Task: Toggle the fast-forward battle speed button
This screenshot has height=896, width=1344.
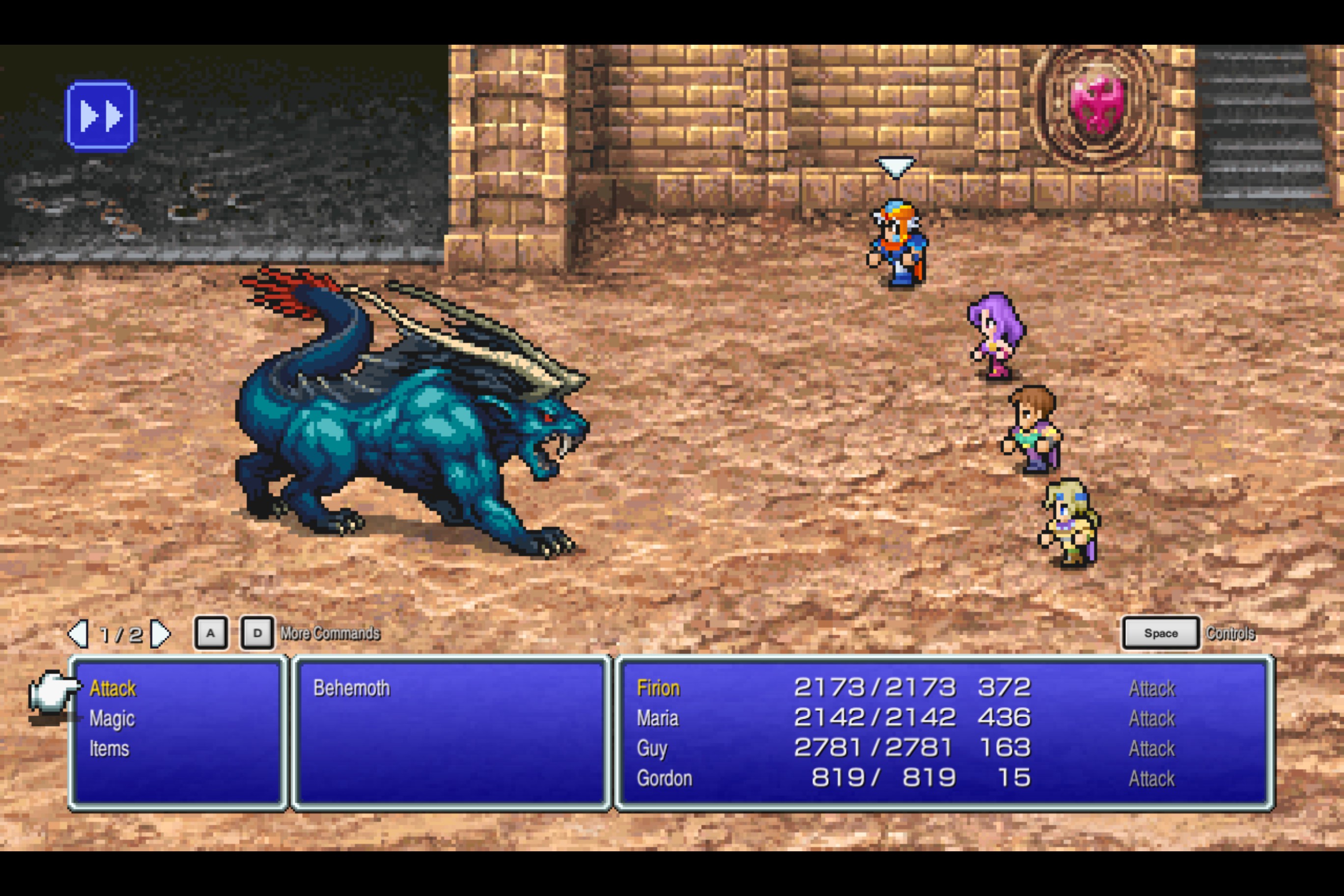Action: click(101, 115)
